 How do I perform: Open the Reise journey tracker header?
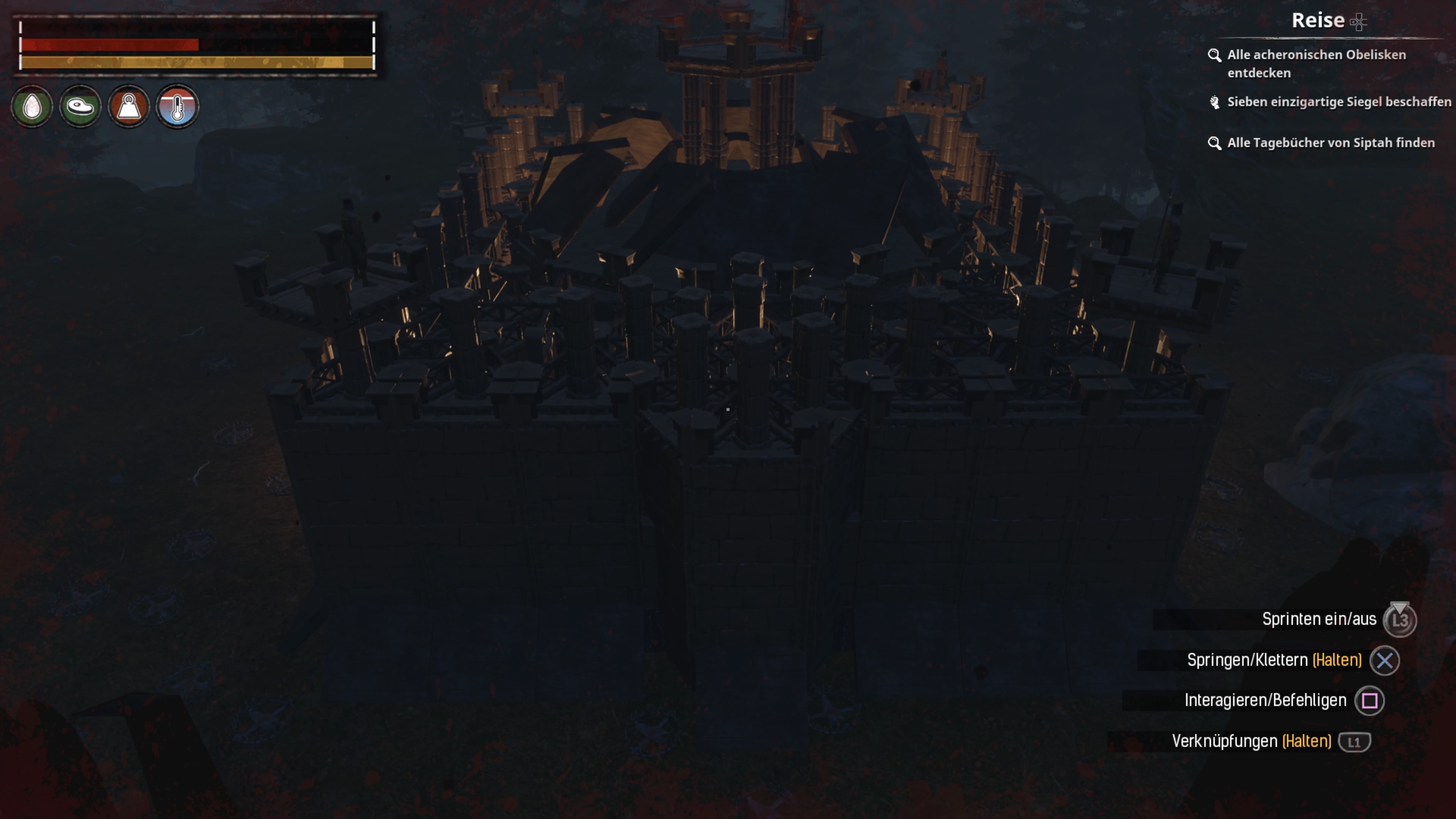1319,21
